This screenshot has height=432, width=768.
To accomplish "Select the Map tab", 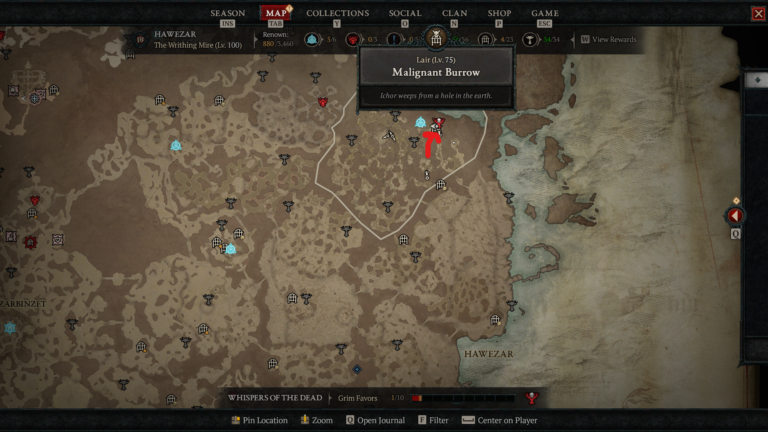I will 275,13.
